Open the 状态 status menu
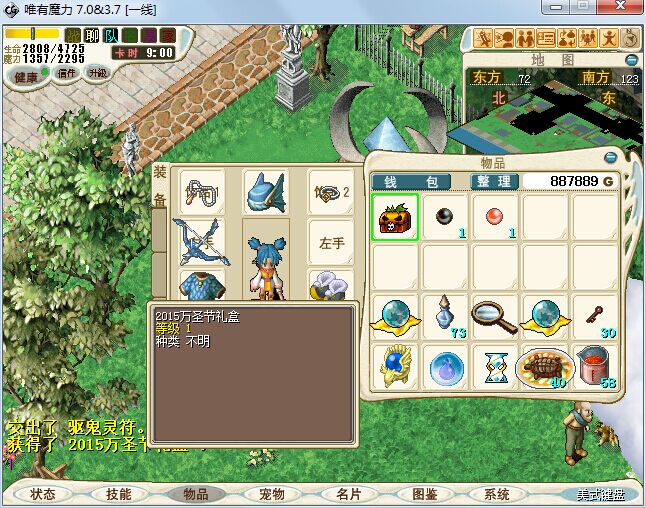 (43, 494)
